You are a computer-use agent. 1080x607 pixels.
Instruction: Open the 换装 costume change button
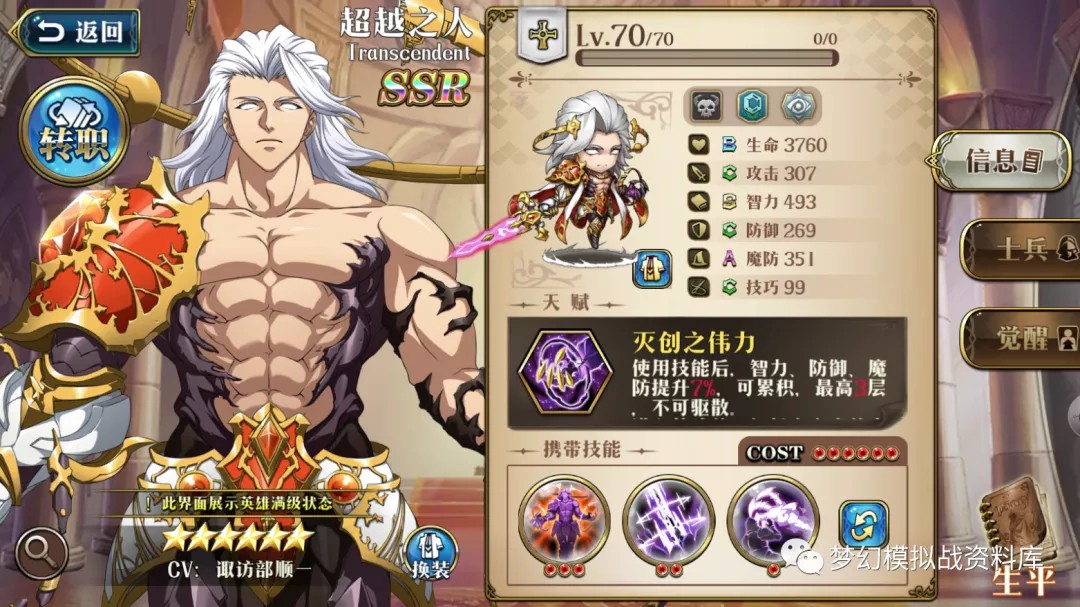click(432, 553)
